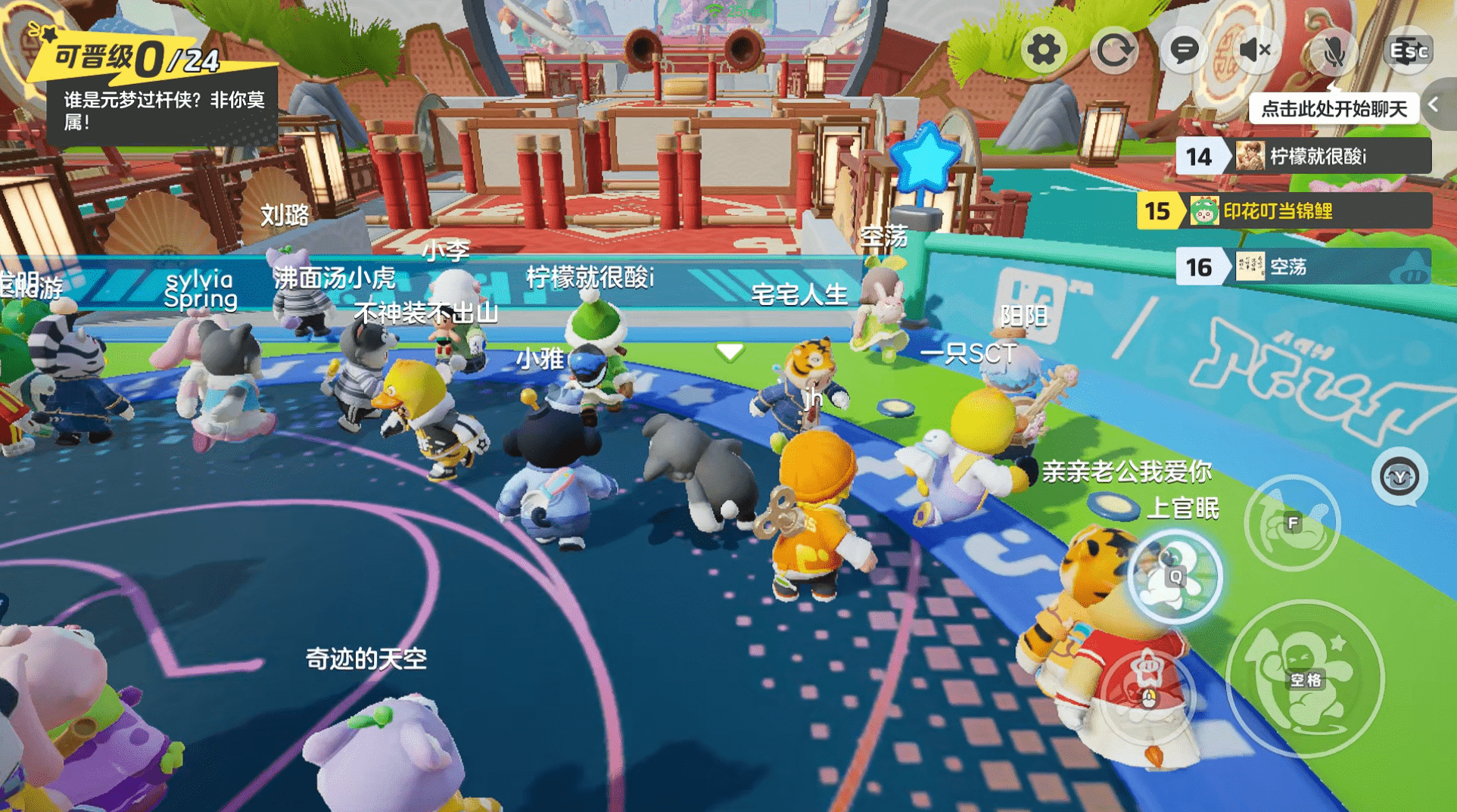The height and width of the screenshot is (812, 1457).
Task: Activate the upper grab action button
Action: [1292, 523]
